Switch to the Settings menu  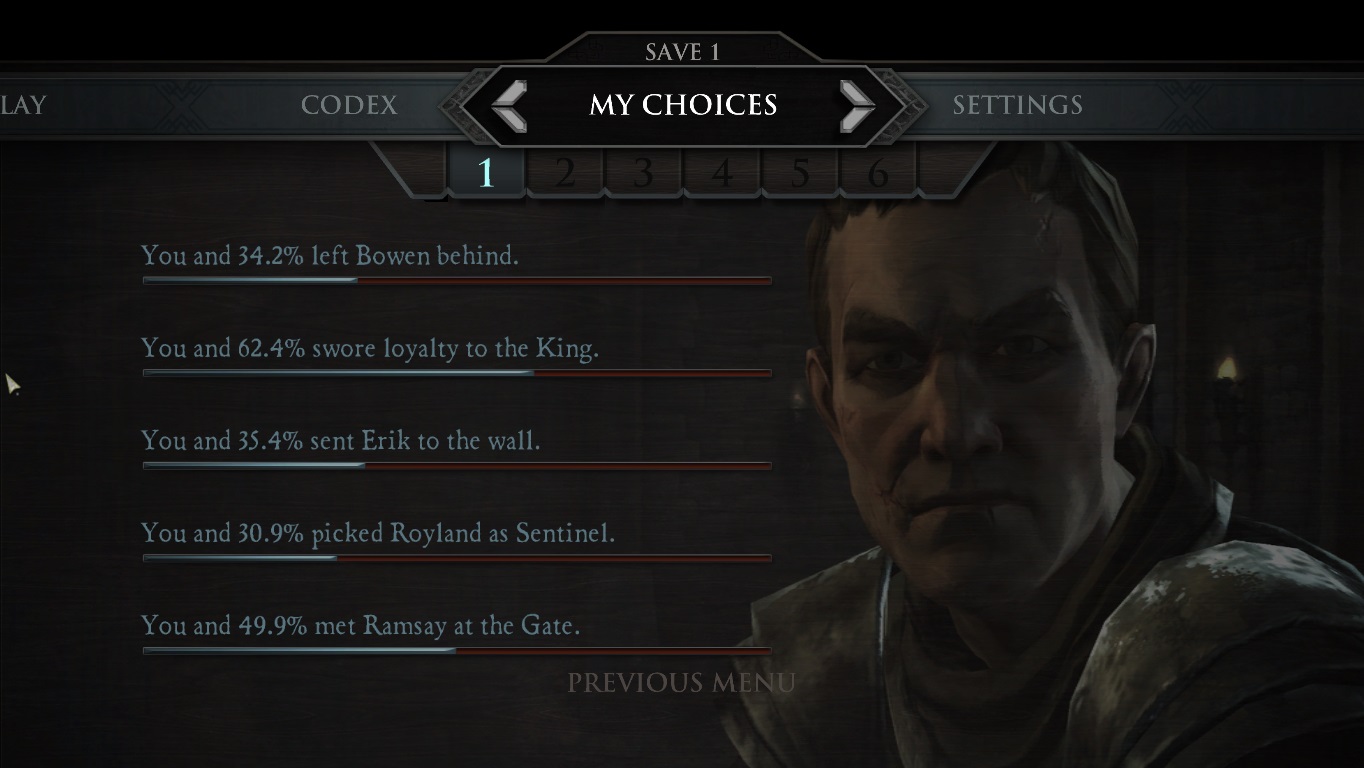(1017, 105)
